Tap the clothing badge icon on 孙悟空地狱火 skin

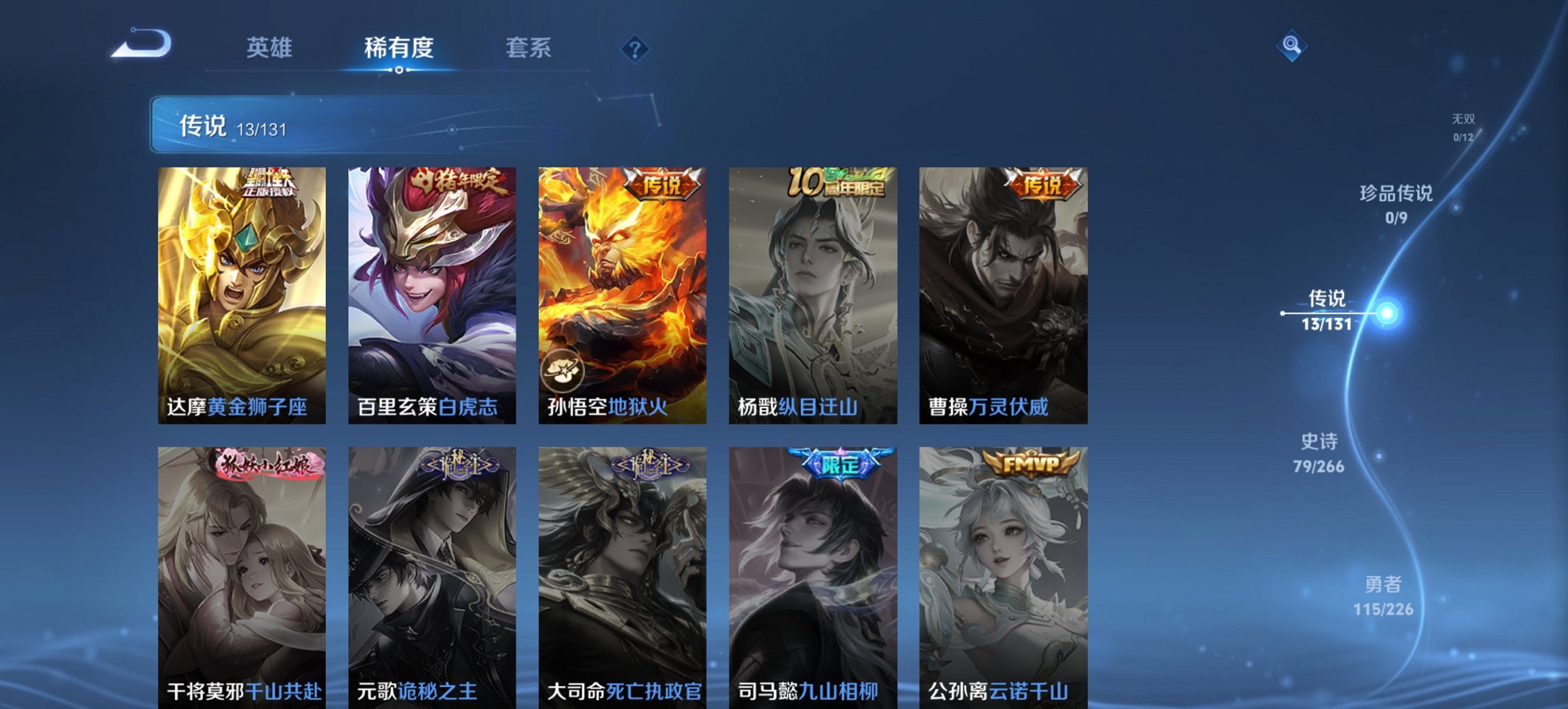click(562, 371)
